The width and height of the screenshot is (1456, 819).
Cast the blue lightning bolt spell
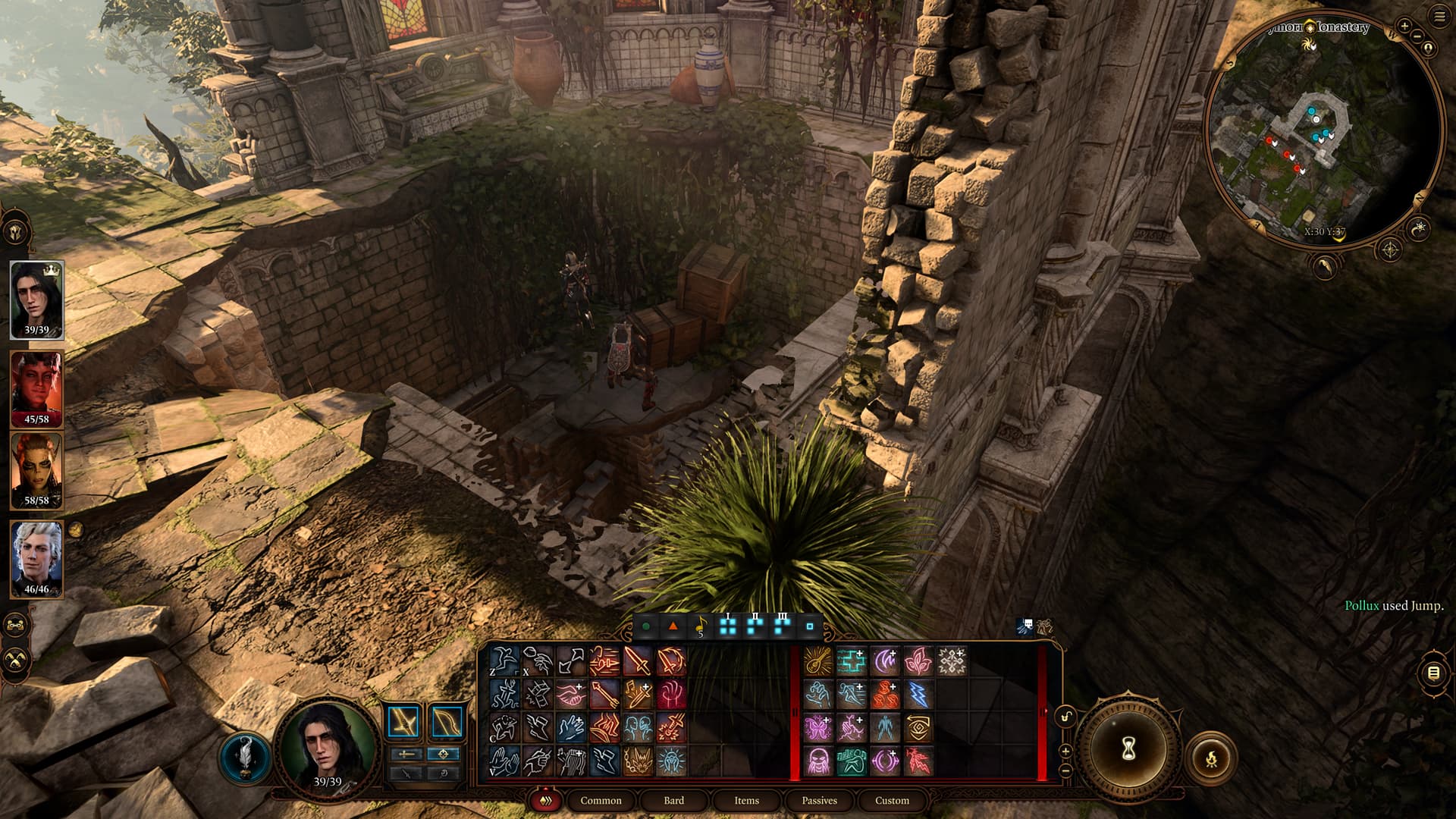[918, 695]
